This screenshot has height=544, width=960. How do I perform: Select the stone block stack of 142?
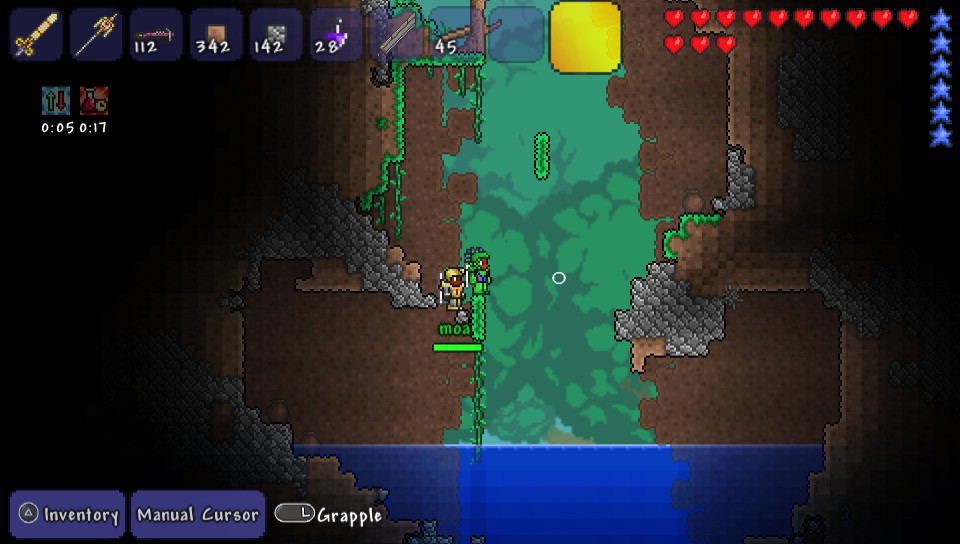pyautogui.click(x=276, y=35)
